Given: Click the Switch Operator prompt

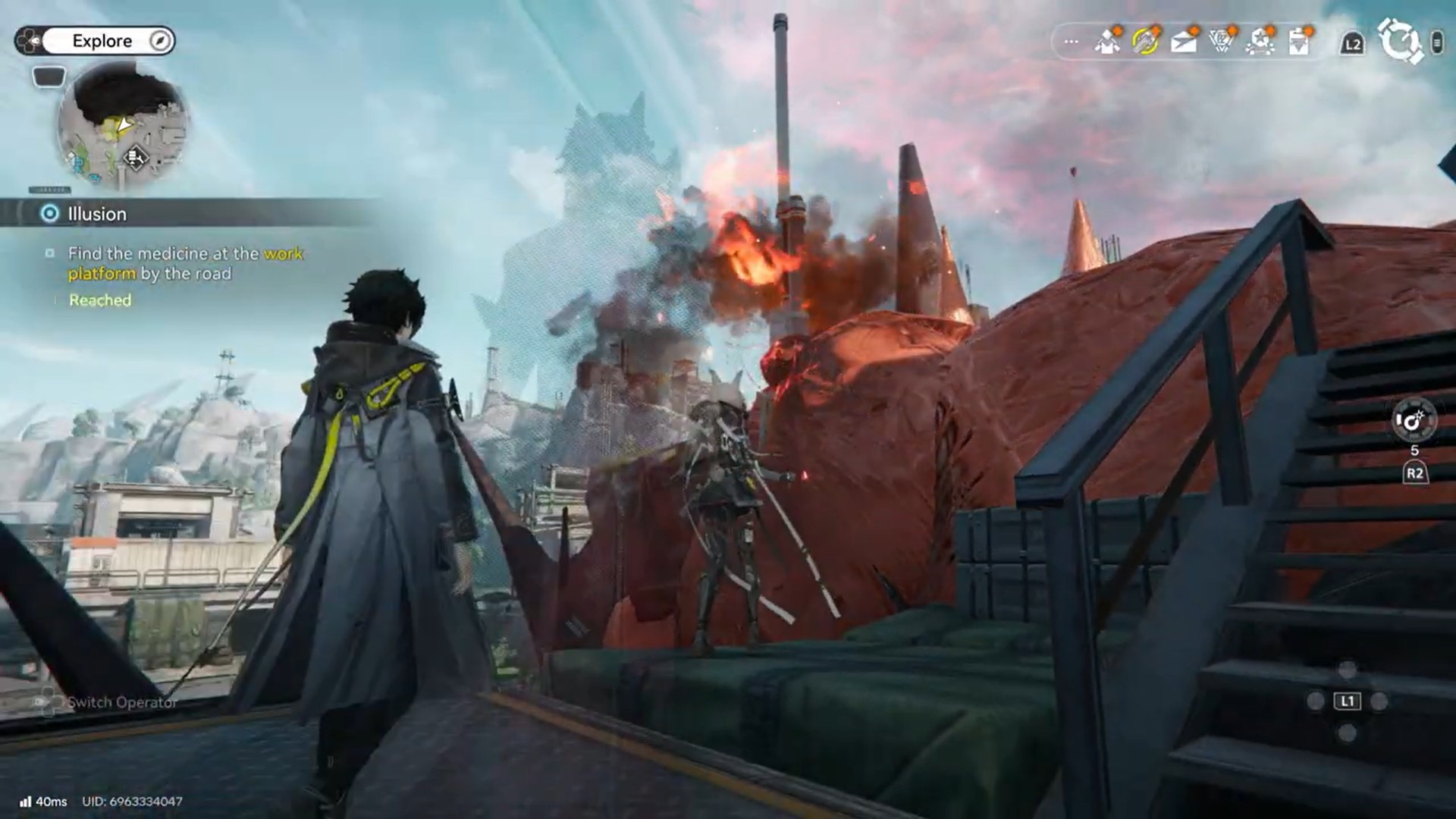Looking at the screenshot, I should click(121, 702).
